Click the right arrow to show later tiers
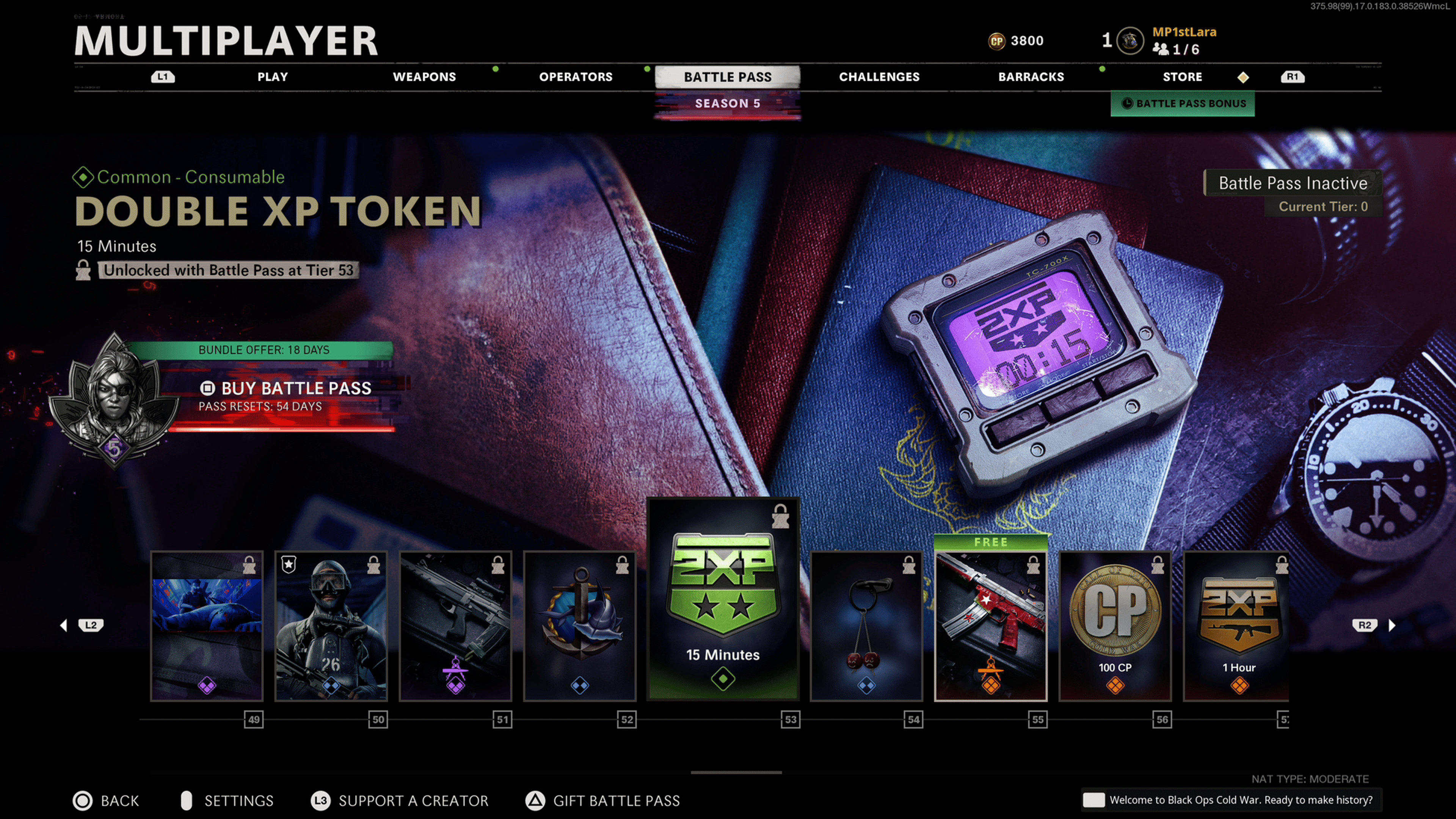 point(1392,625)
